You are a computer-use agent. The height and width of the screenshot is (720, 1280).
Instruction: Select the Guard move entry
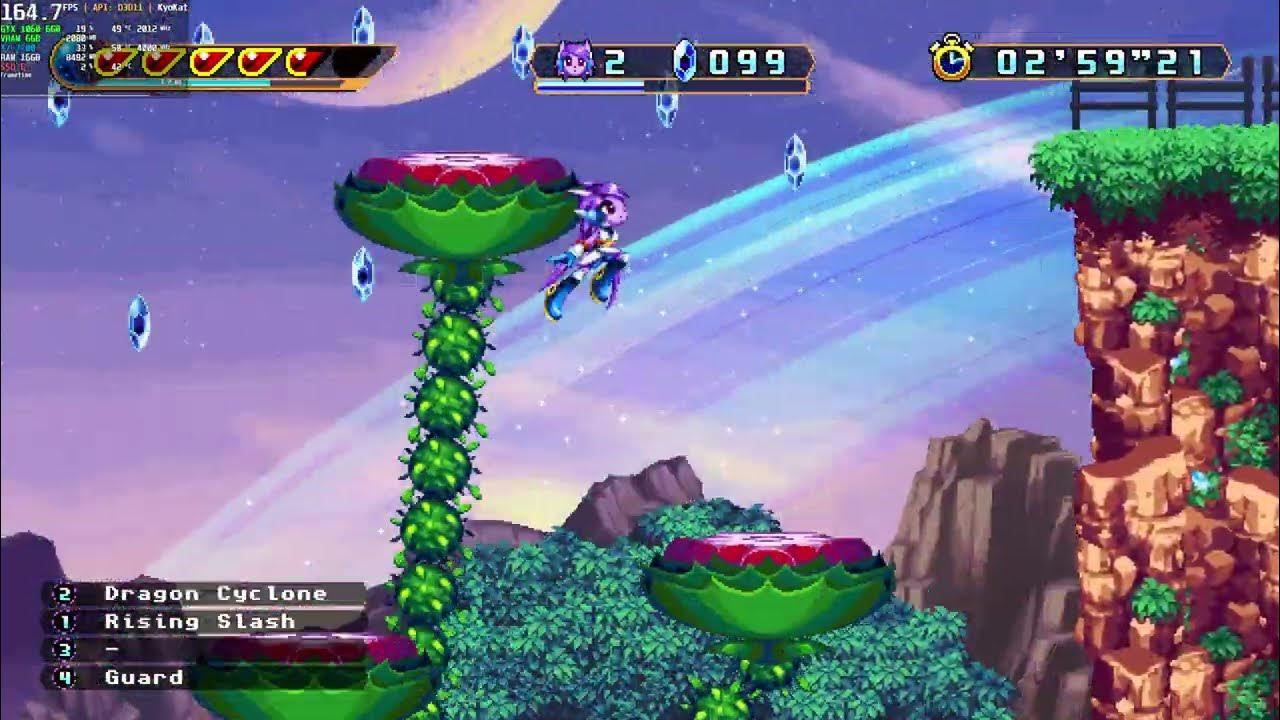point(144,678)
